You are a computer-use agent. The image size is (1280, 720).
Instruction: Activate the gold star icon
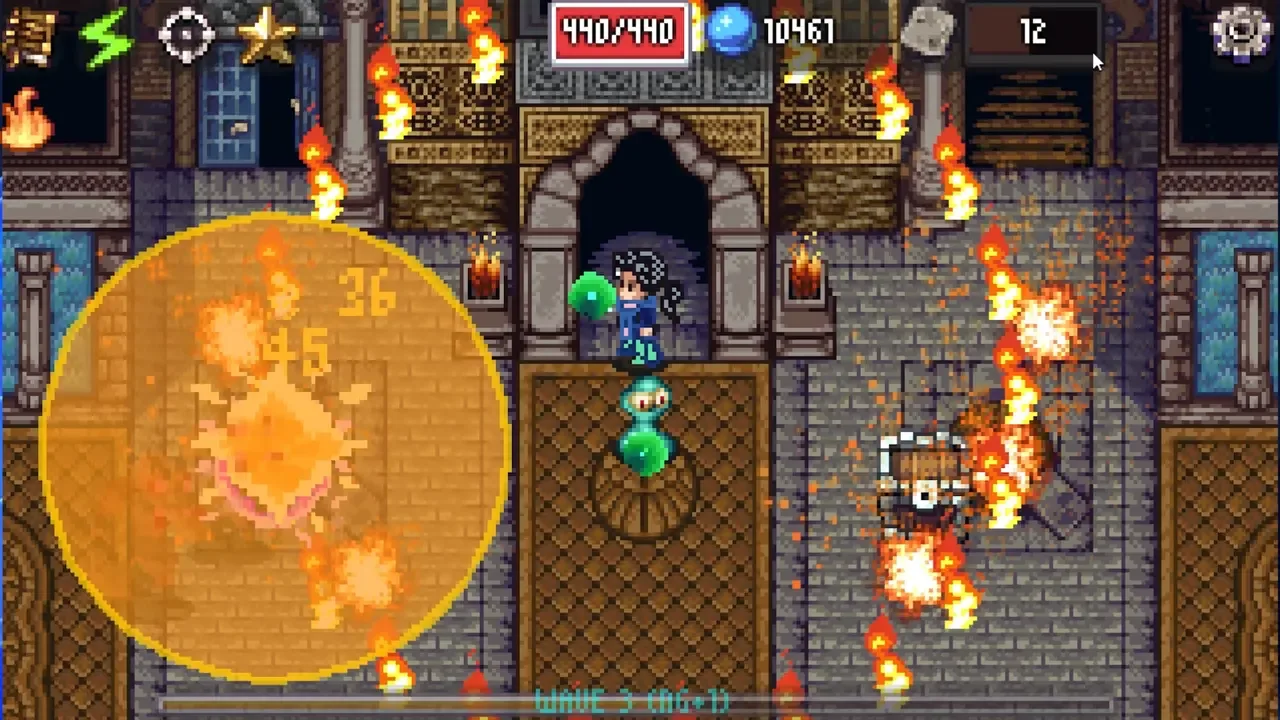[x=266, y=36]
